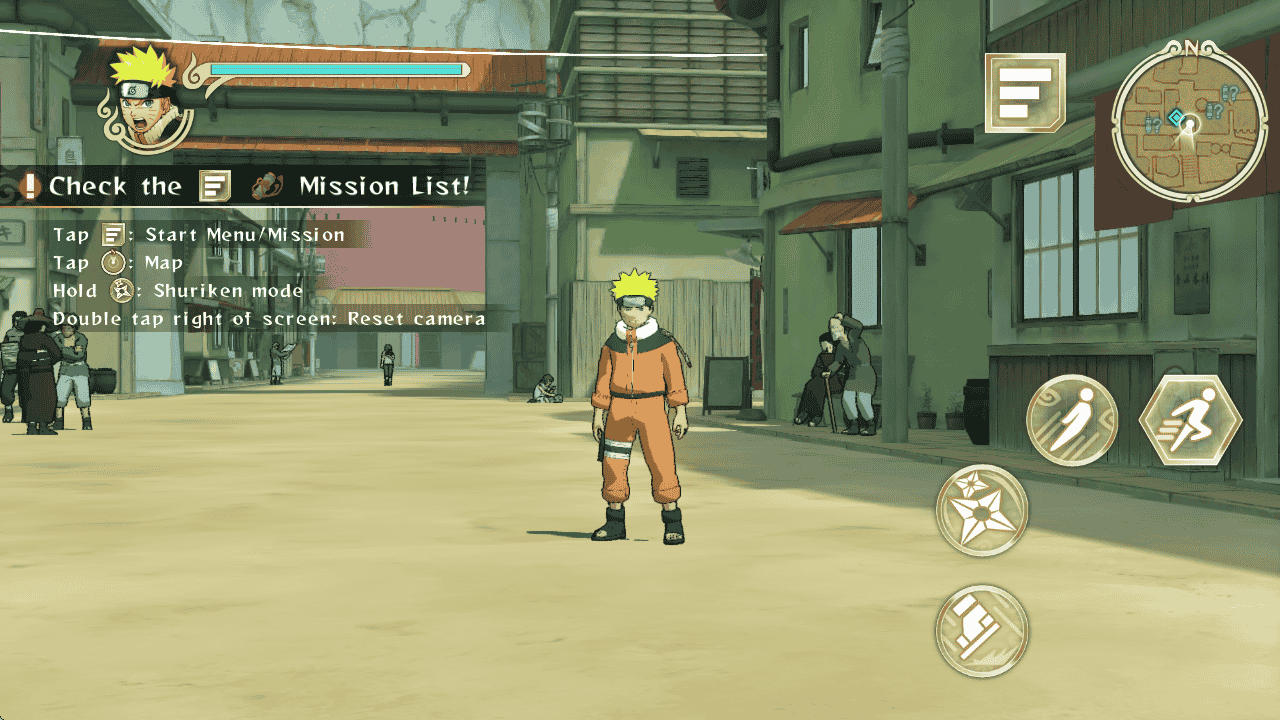Tap the 'Tap: Start Menu/Mission' hint text
This screenshot has height=720, width=1280.
coord(200,234)
